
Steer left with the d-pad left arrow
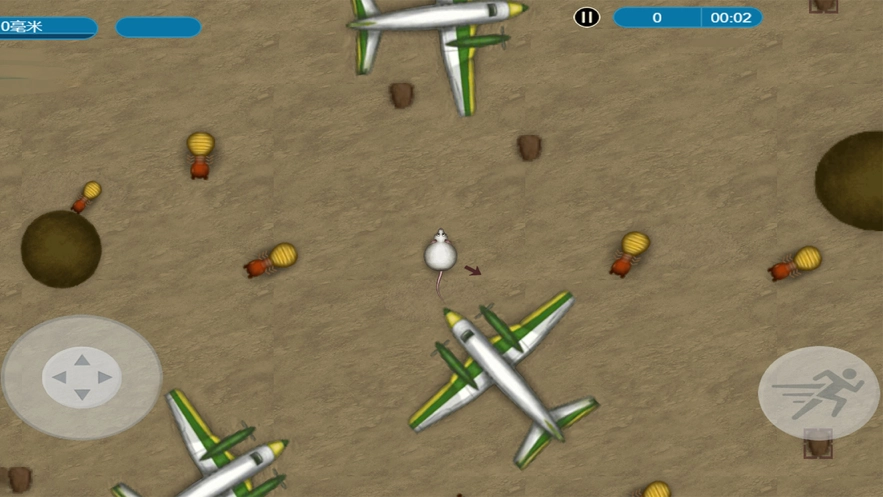pos(59,377)
